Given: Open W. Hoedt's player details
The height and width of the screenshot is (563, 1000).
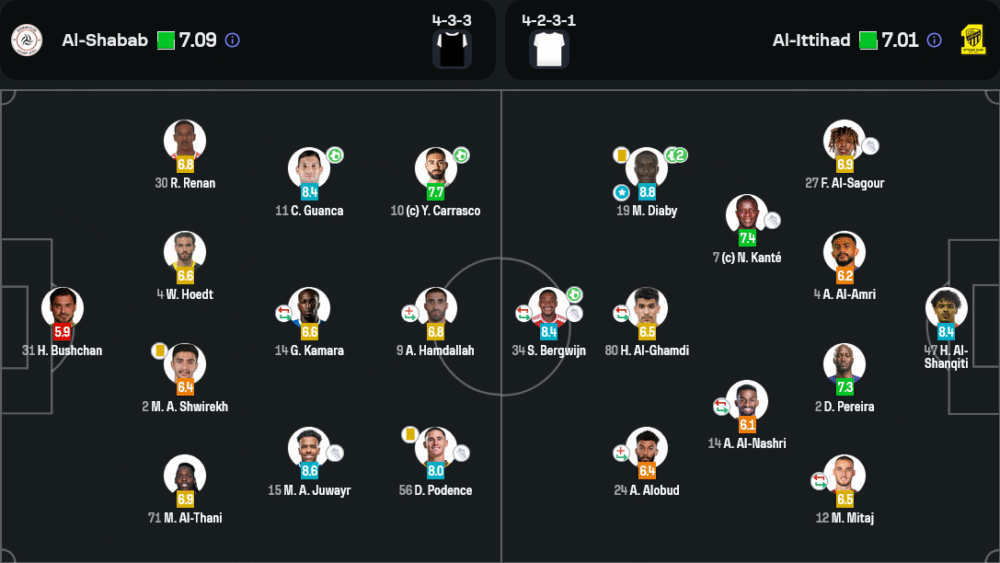Looking at the screenshot, I should click(x=185, y=252).
